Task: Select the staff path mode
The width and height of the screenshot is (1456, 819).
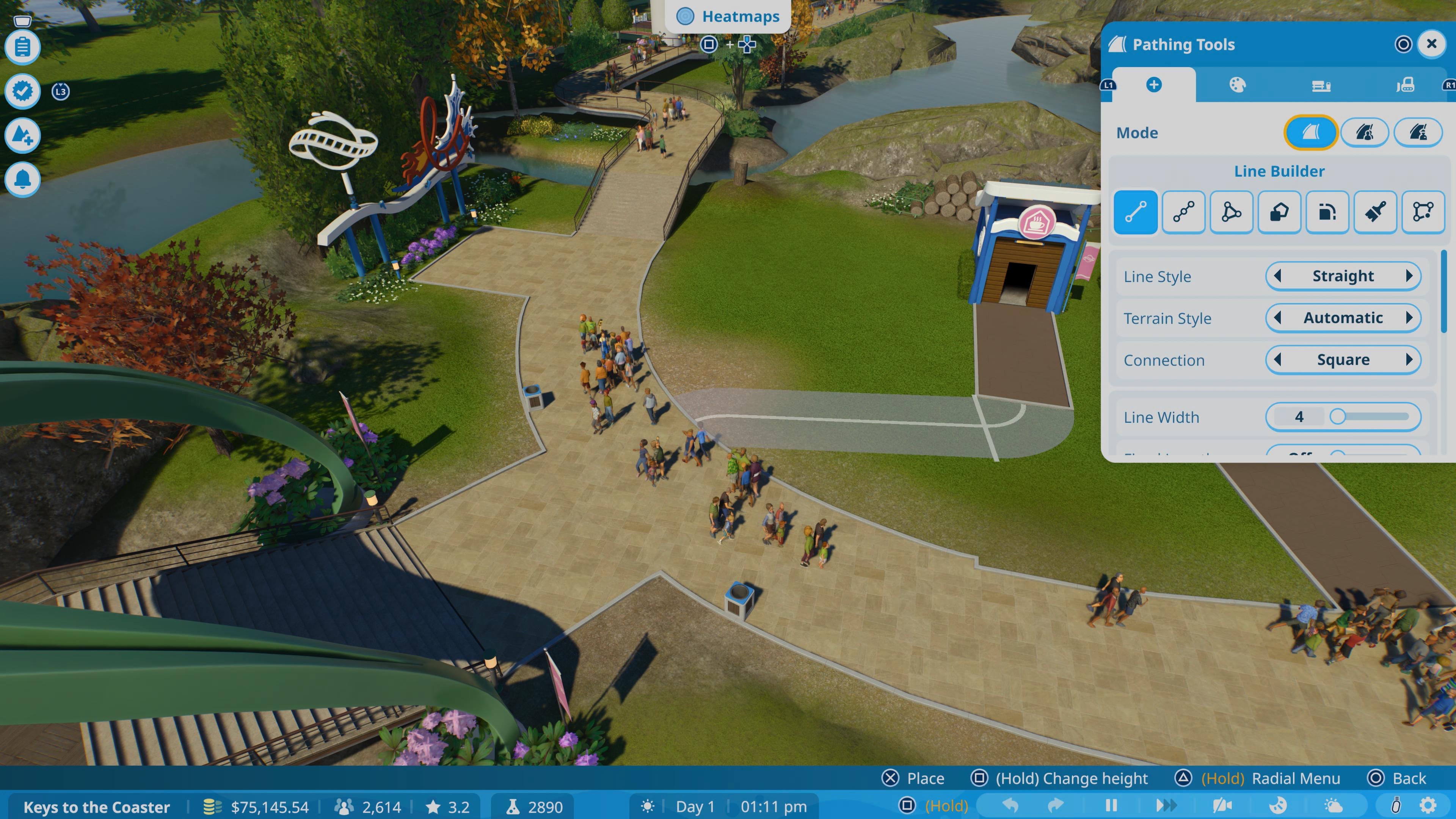Action: click(x=1418, y=133)
